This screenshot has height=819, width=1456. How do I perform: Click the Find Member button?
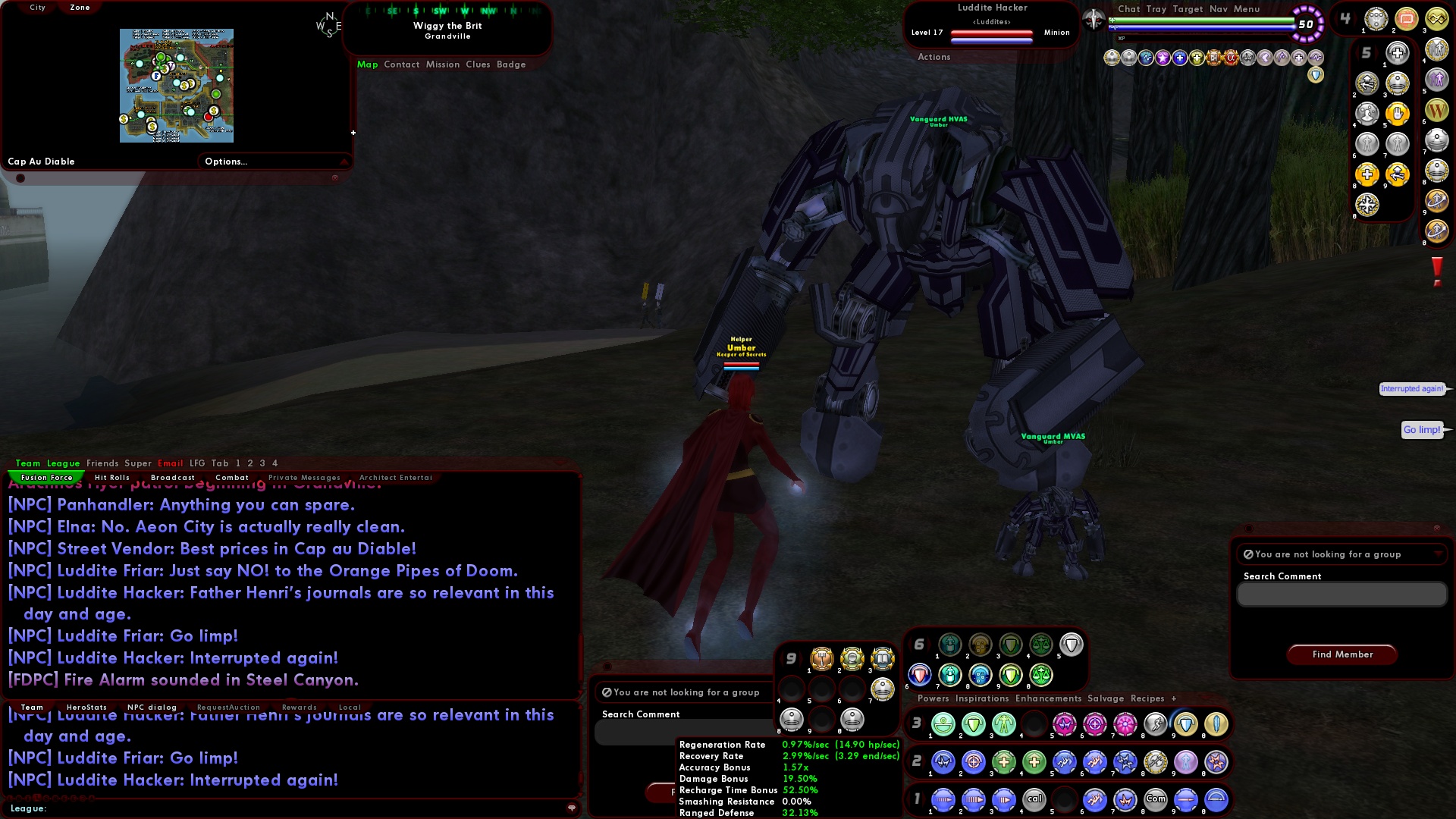coord(1341,654)
